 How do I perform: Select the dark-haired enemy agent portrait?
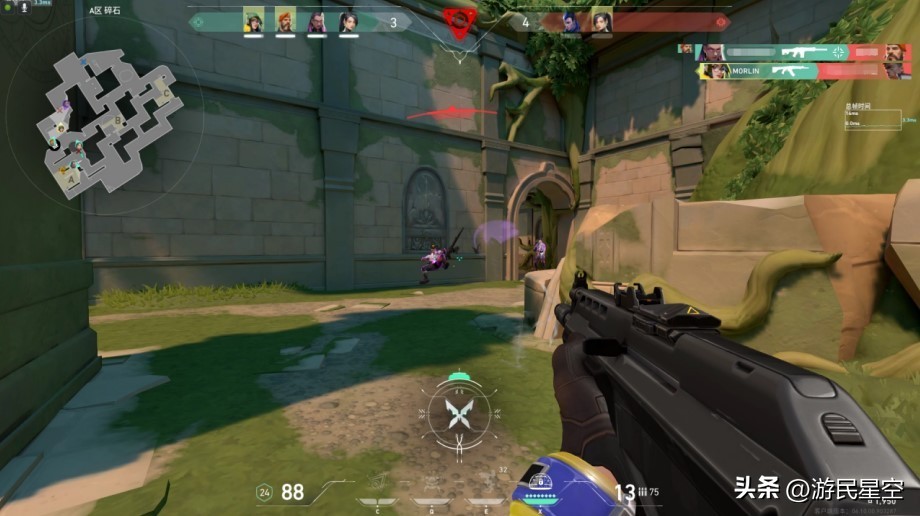(601, 21)
